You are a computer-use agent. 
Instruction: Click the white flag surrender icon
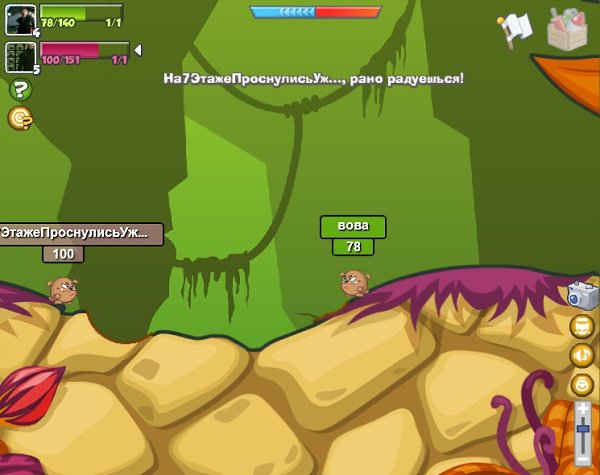516,29
